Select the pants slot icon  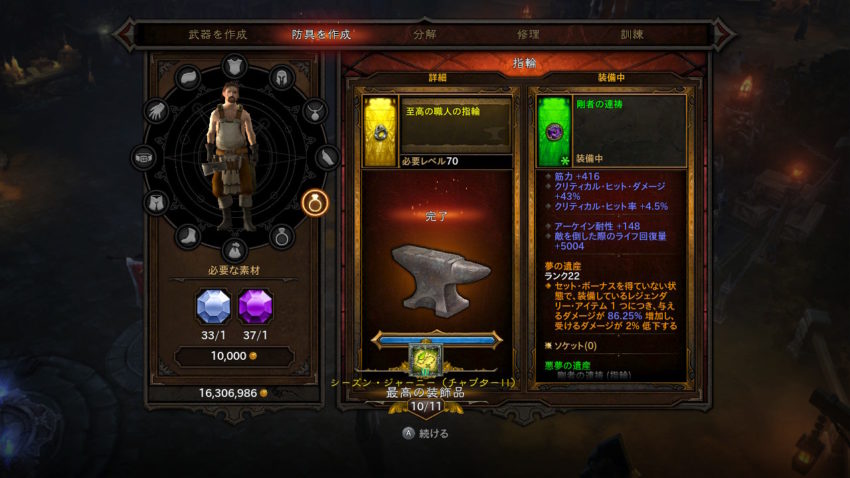click(155, 203)
